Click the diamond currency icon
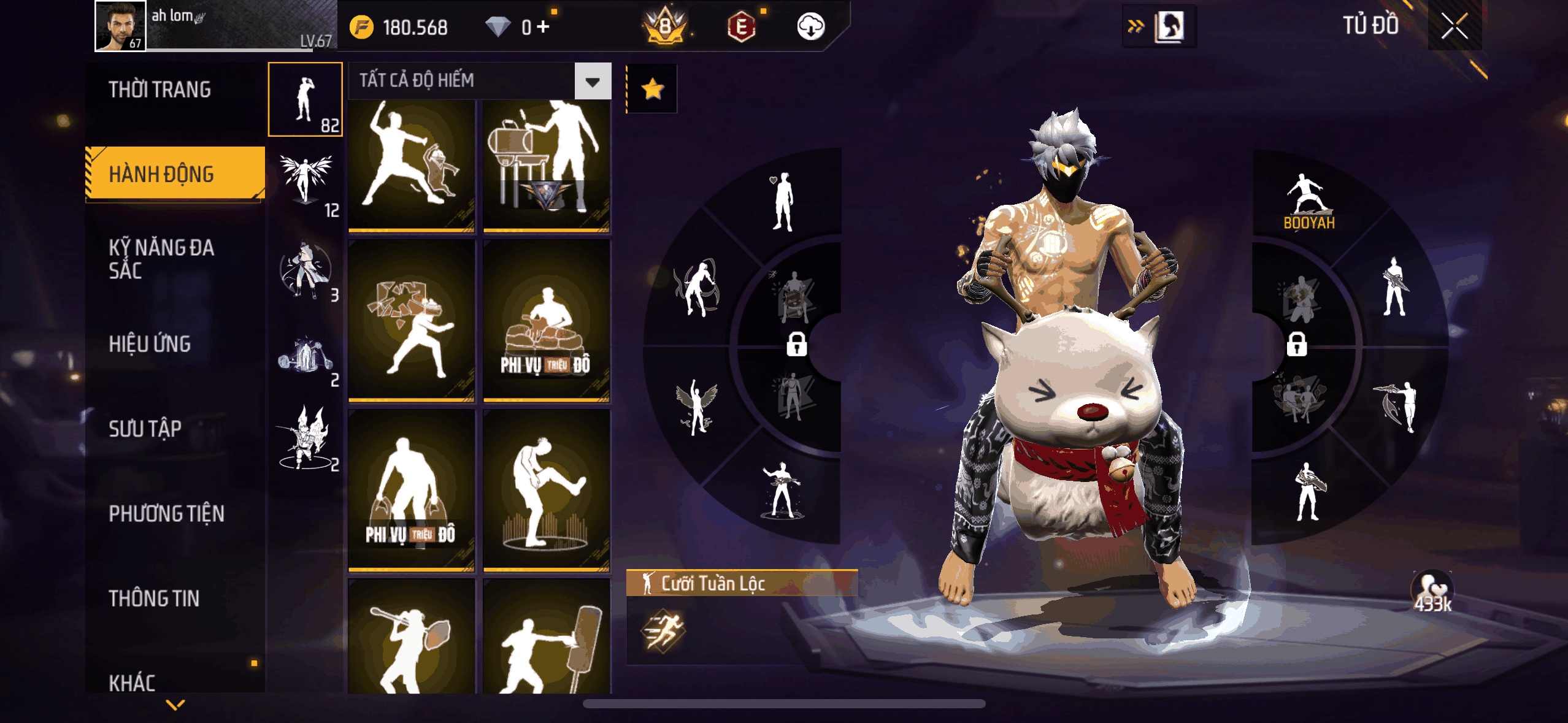The height and width of the screenshot is (723, 1568). 498,27
